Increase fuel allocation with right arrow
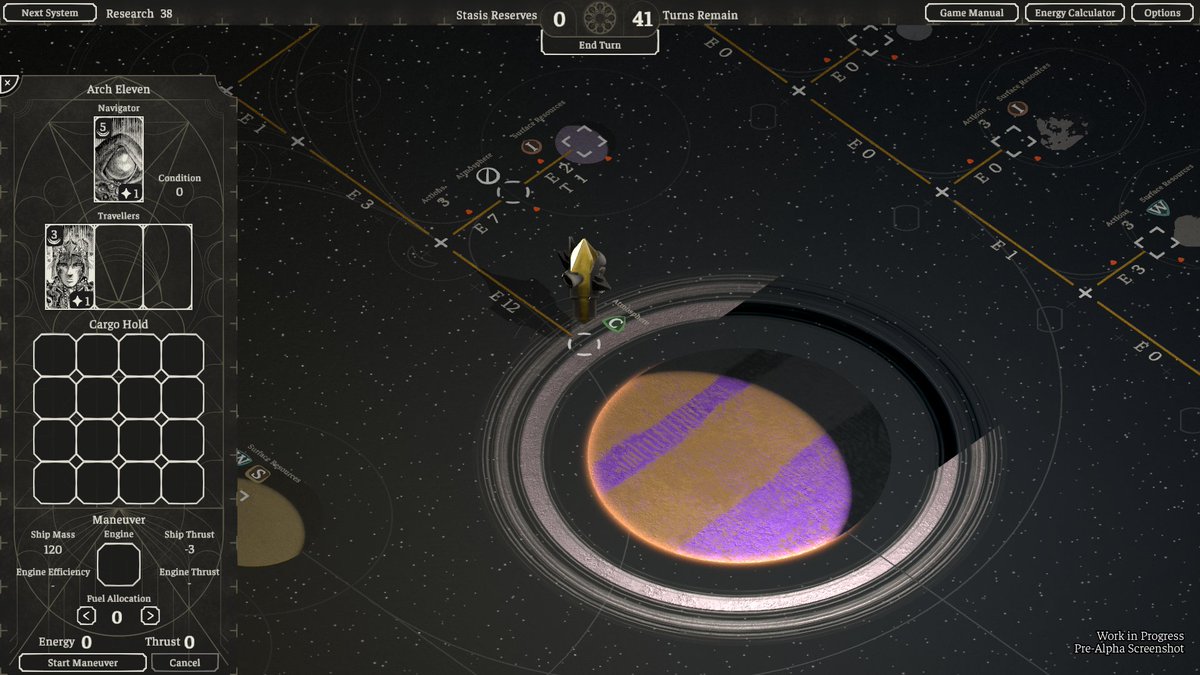This screenshot has height=675, width=1200. (x=150, y=616)
